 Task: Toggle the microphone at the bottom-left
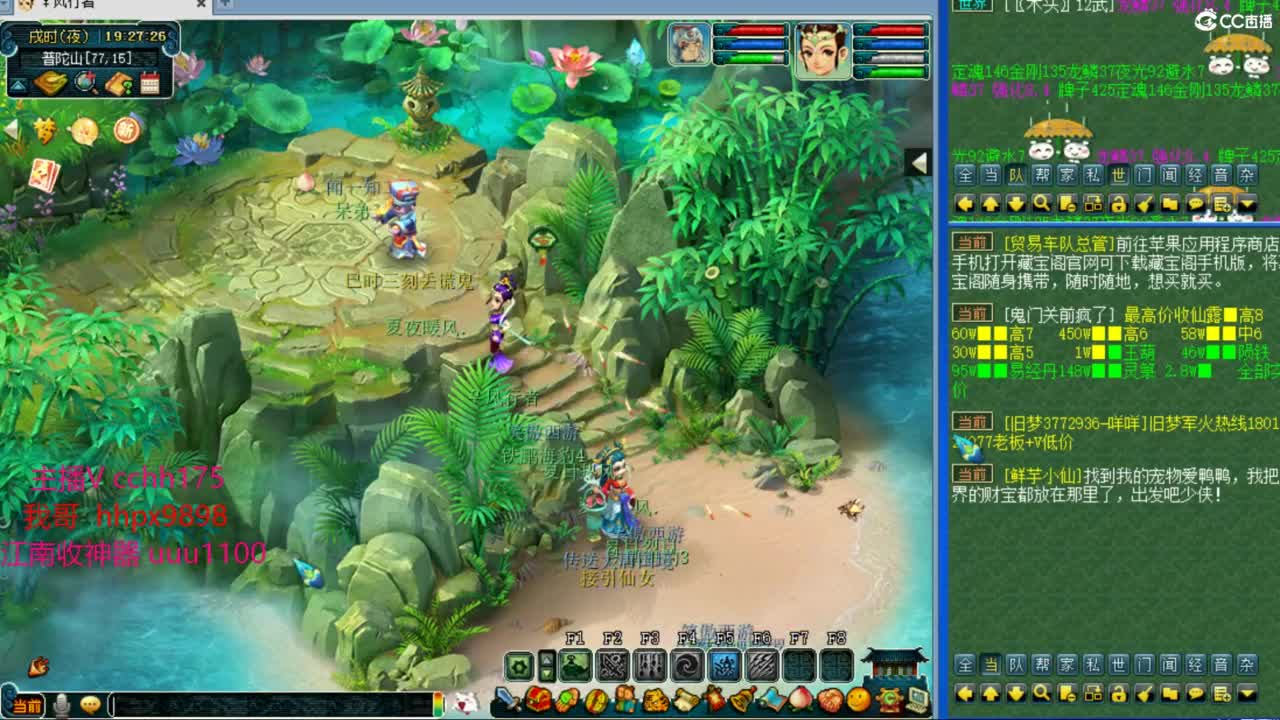61,706
